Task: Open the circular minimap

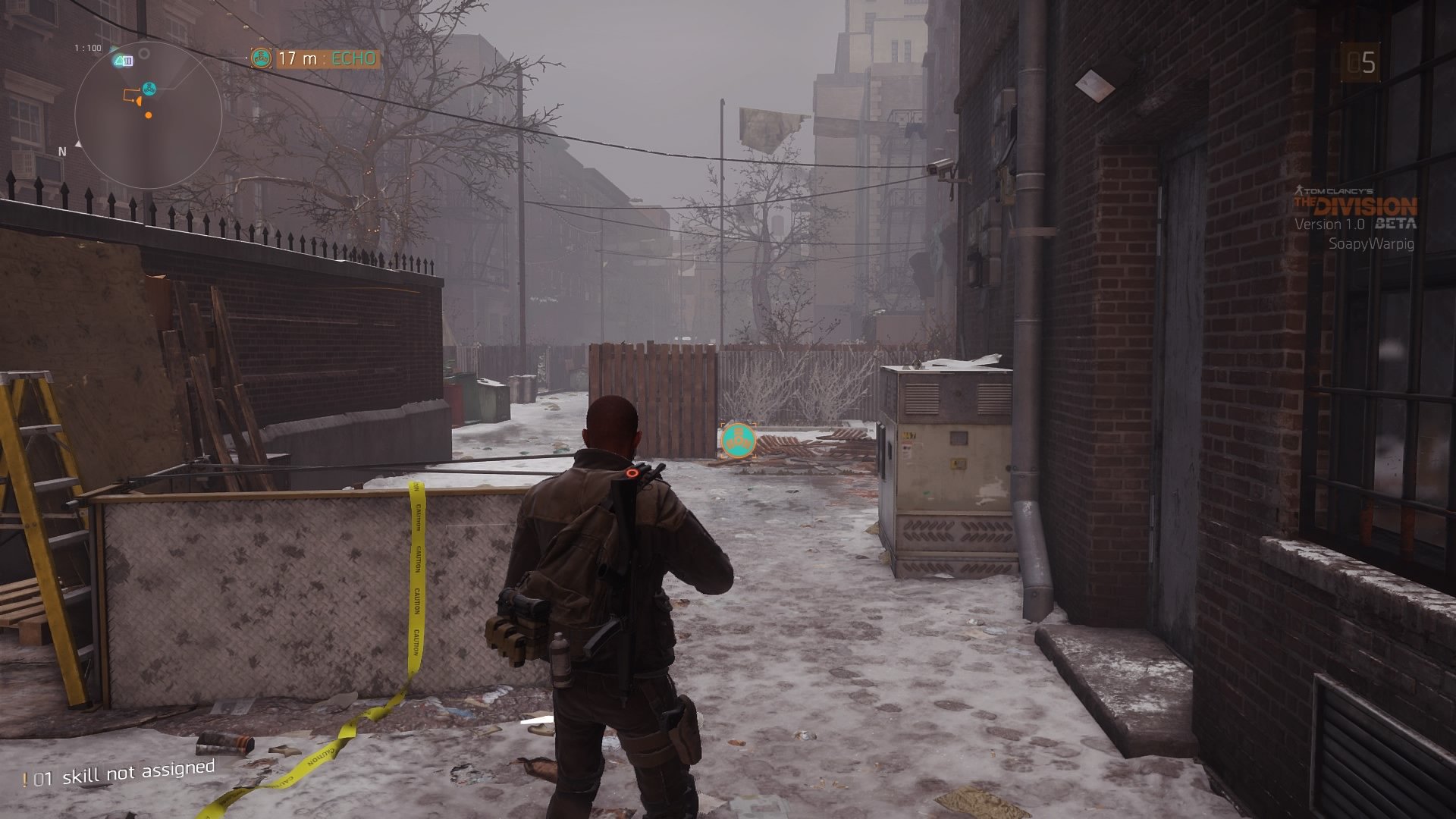Action: tap(148, 115)
